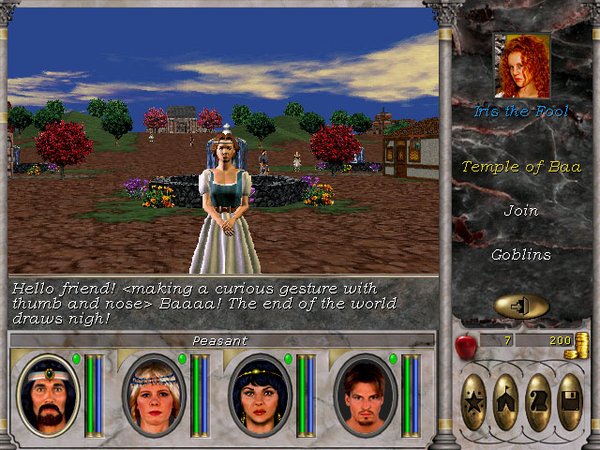The height and width of the screenshot is (450, 600).
Task: Open the scroll quest notes button
Action: tap(538, 402)
